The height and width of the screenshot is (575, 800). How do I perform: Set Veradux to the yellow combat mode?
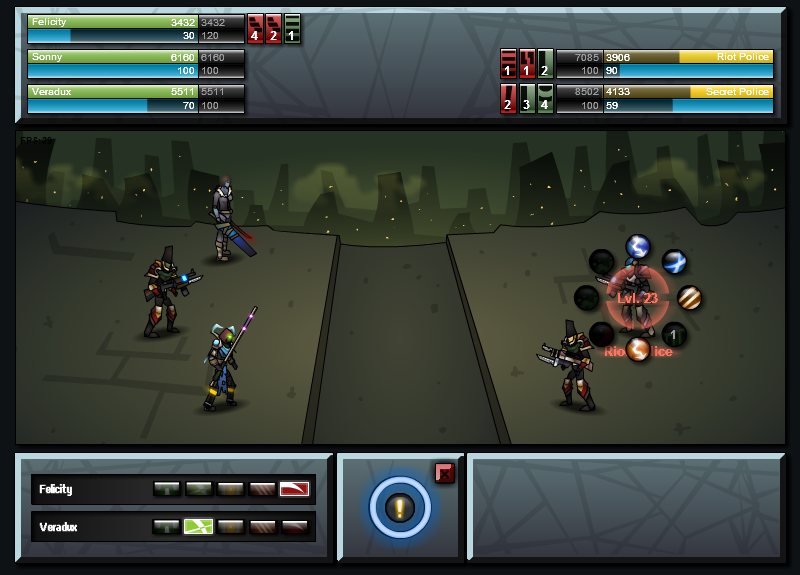click(230, 526)
